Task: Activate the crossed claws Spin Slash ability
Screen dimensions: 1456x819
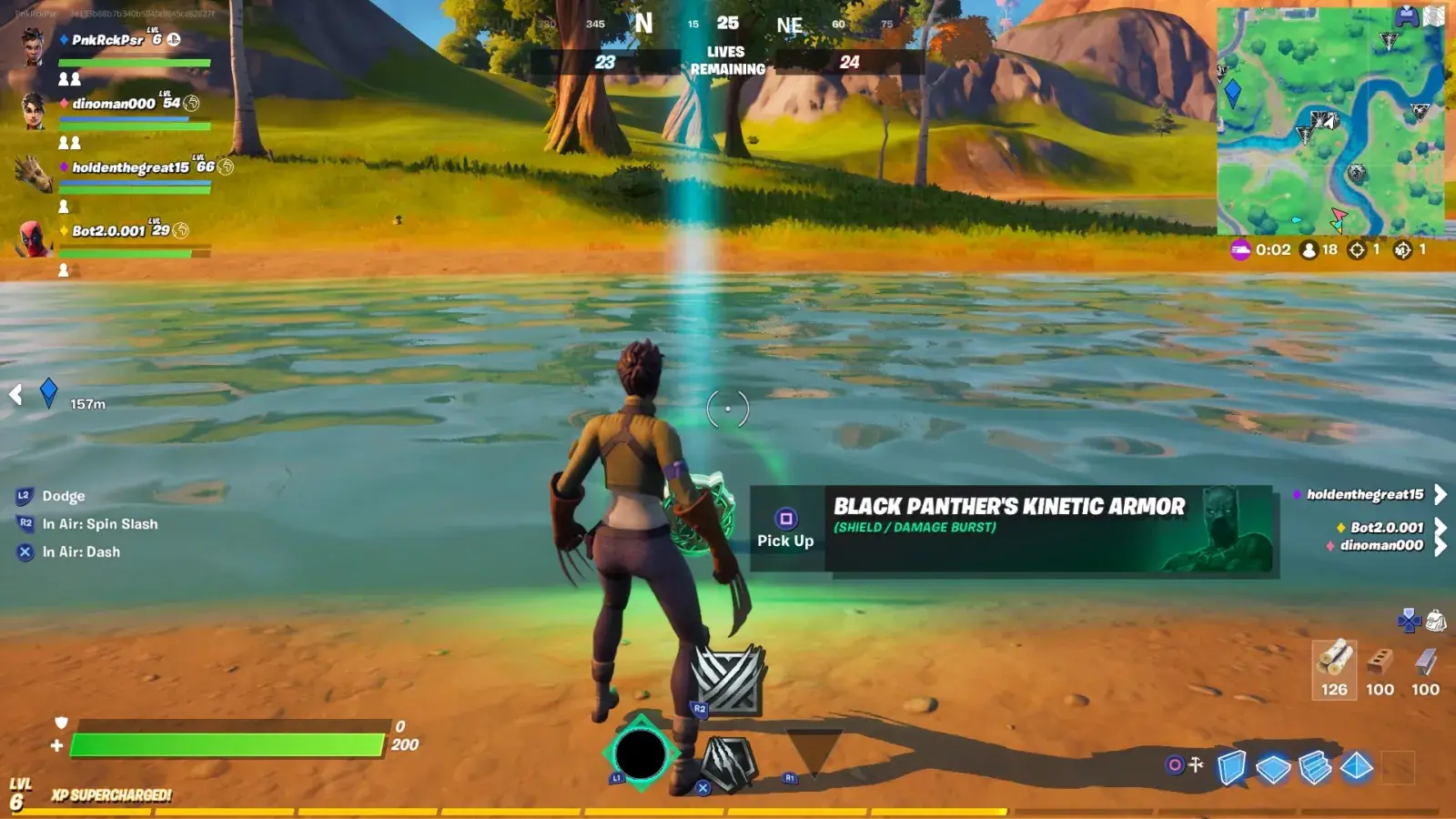Action: click(728, 680)
